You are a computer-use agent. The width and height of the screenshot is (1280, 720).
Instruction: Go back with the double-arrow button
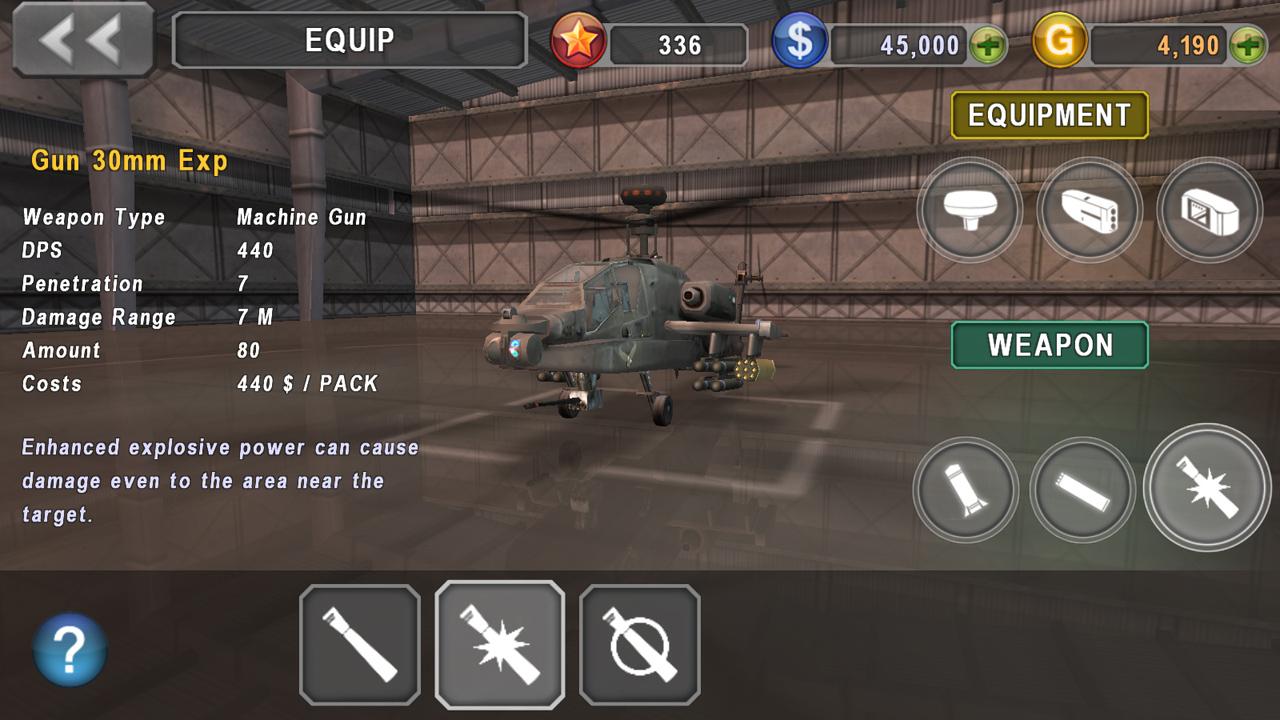82,40
